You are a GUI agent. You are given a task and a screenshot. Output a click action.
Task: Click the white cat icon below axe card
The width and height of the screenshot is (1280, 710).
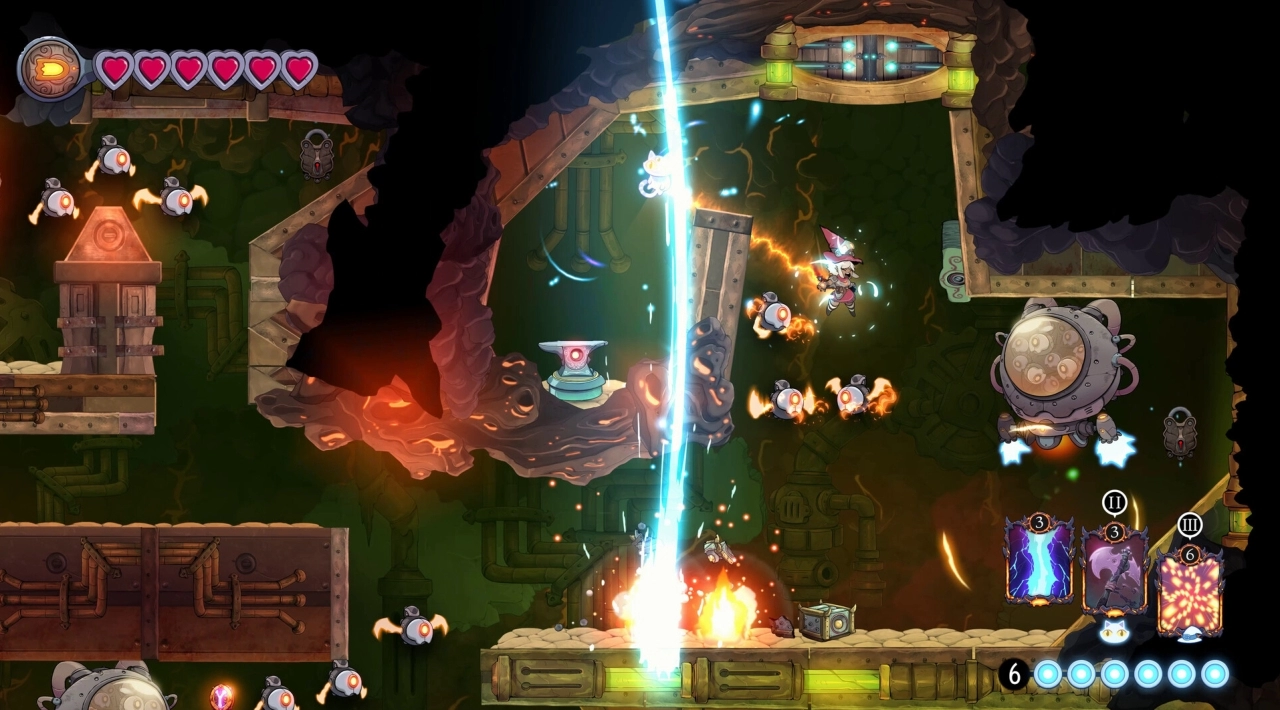click(1113, 631)
